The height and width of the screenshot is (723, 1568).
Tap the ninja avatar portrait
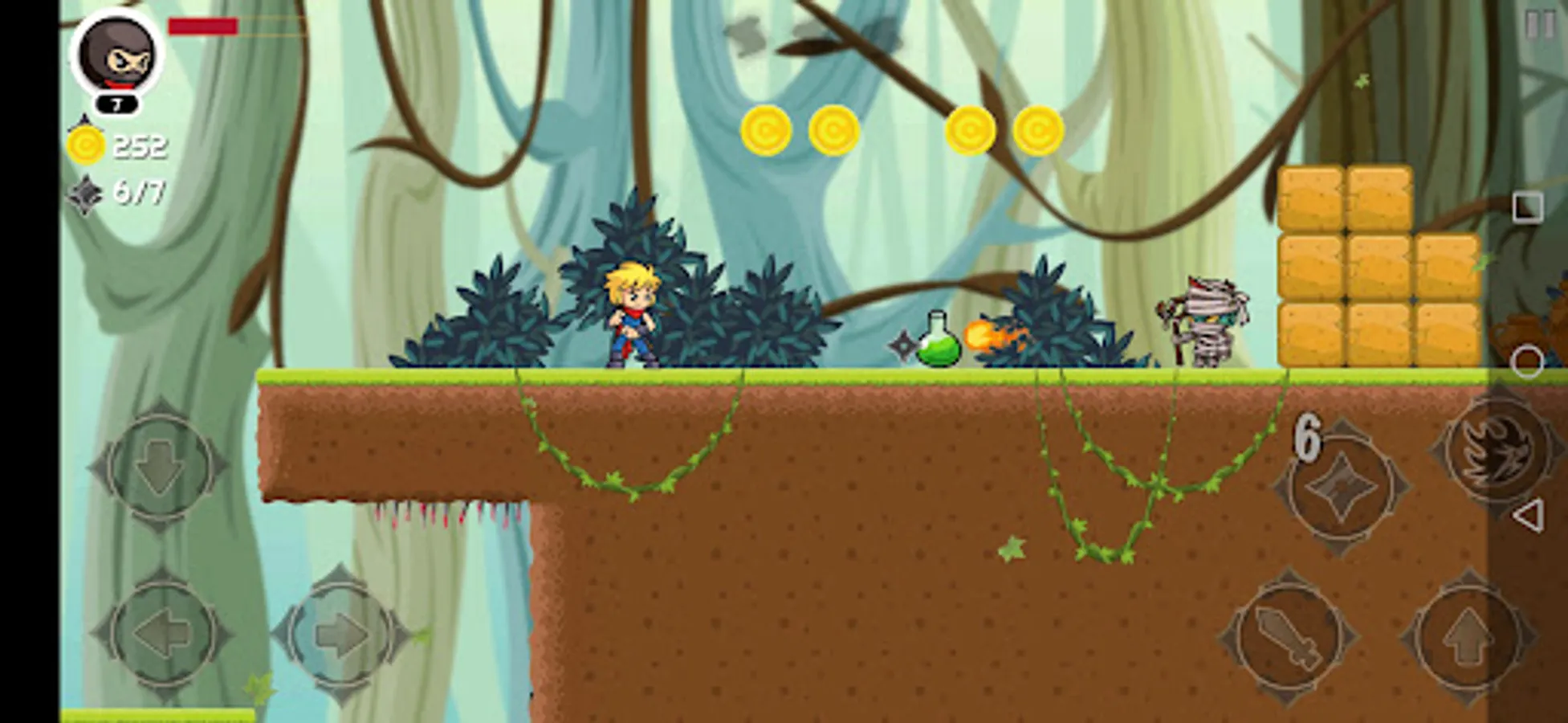coord(115,52)
